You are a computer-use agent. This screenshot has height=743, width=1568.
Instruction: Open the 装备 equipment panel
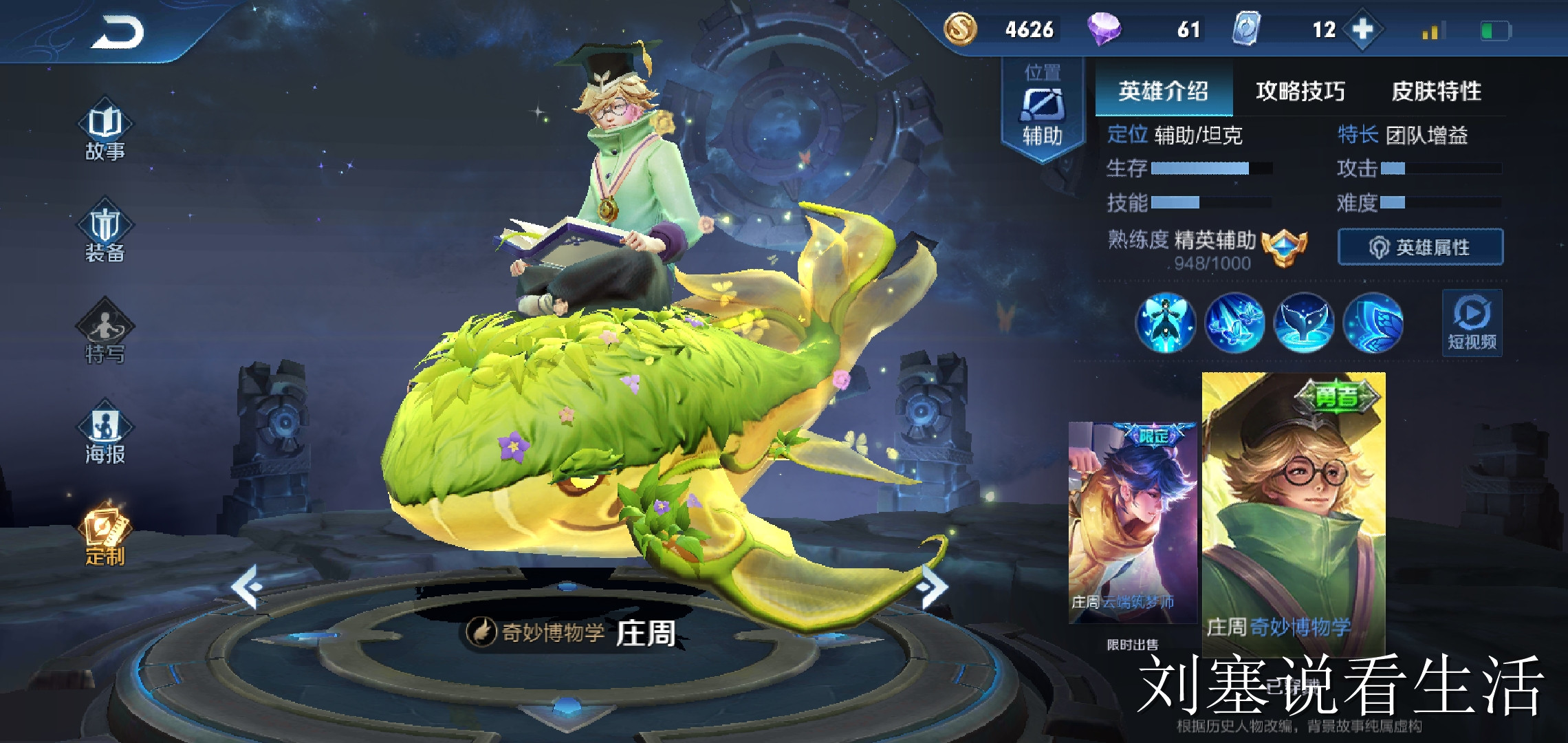(x=107, y=234)
